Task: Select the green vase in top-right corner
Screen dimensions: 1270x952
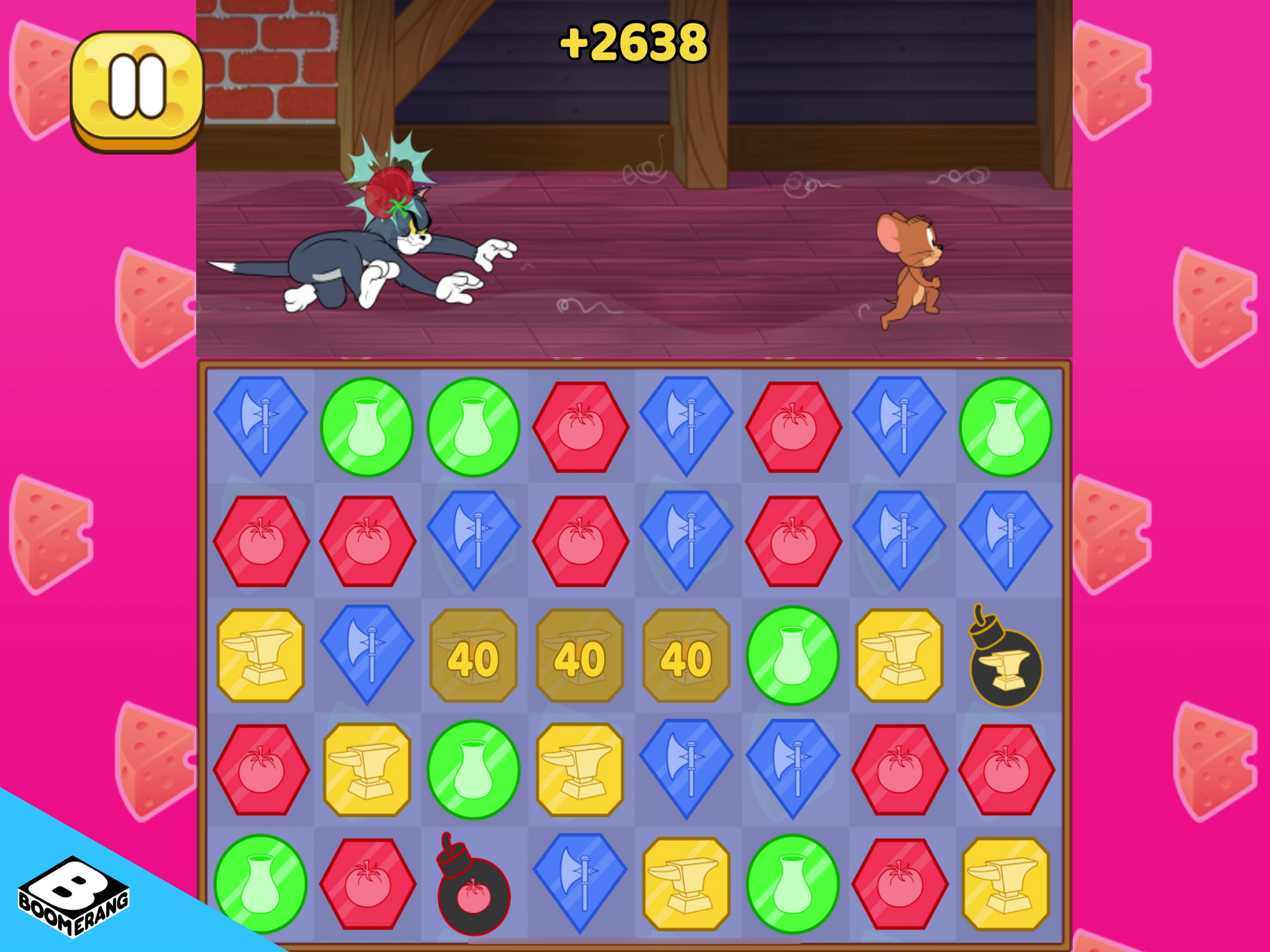Action: click(x=1005, y=425)
